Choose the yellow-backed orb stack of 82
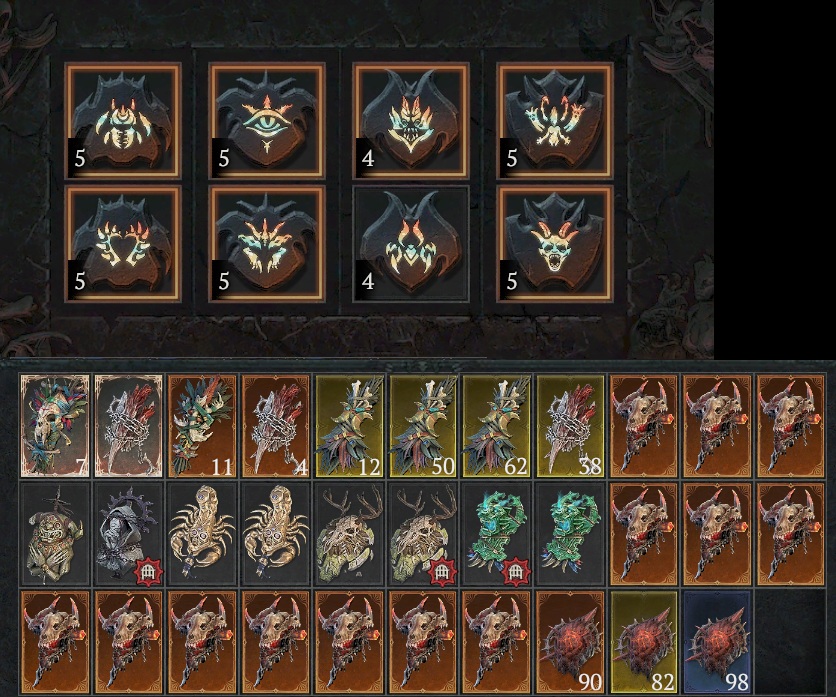This screenshot has height=697, width=836. pyautogui.click(x=647, y=641)
